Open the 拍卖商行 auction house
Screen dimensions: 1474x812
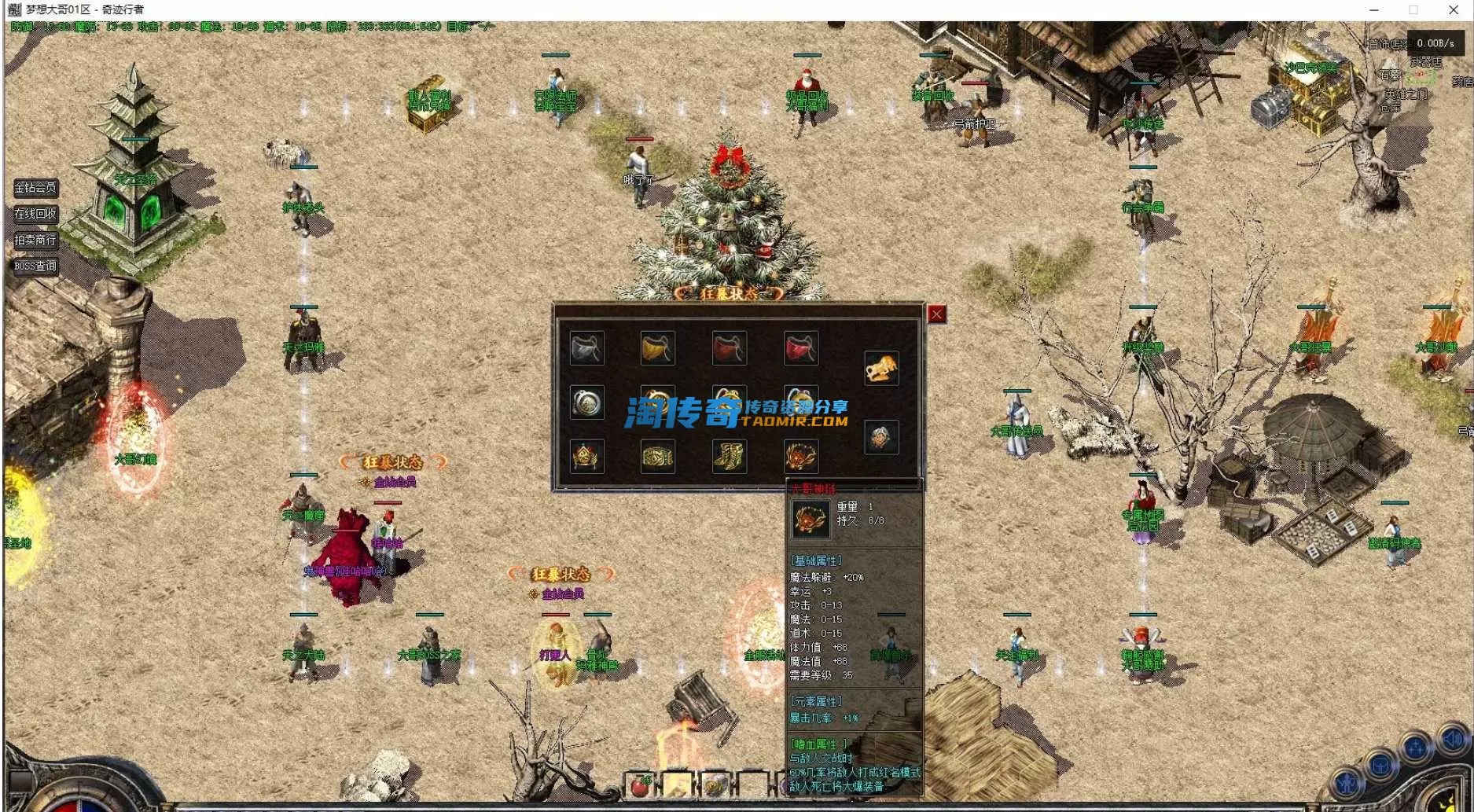tap(35, 240)
